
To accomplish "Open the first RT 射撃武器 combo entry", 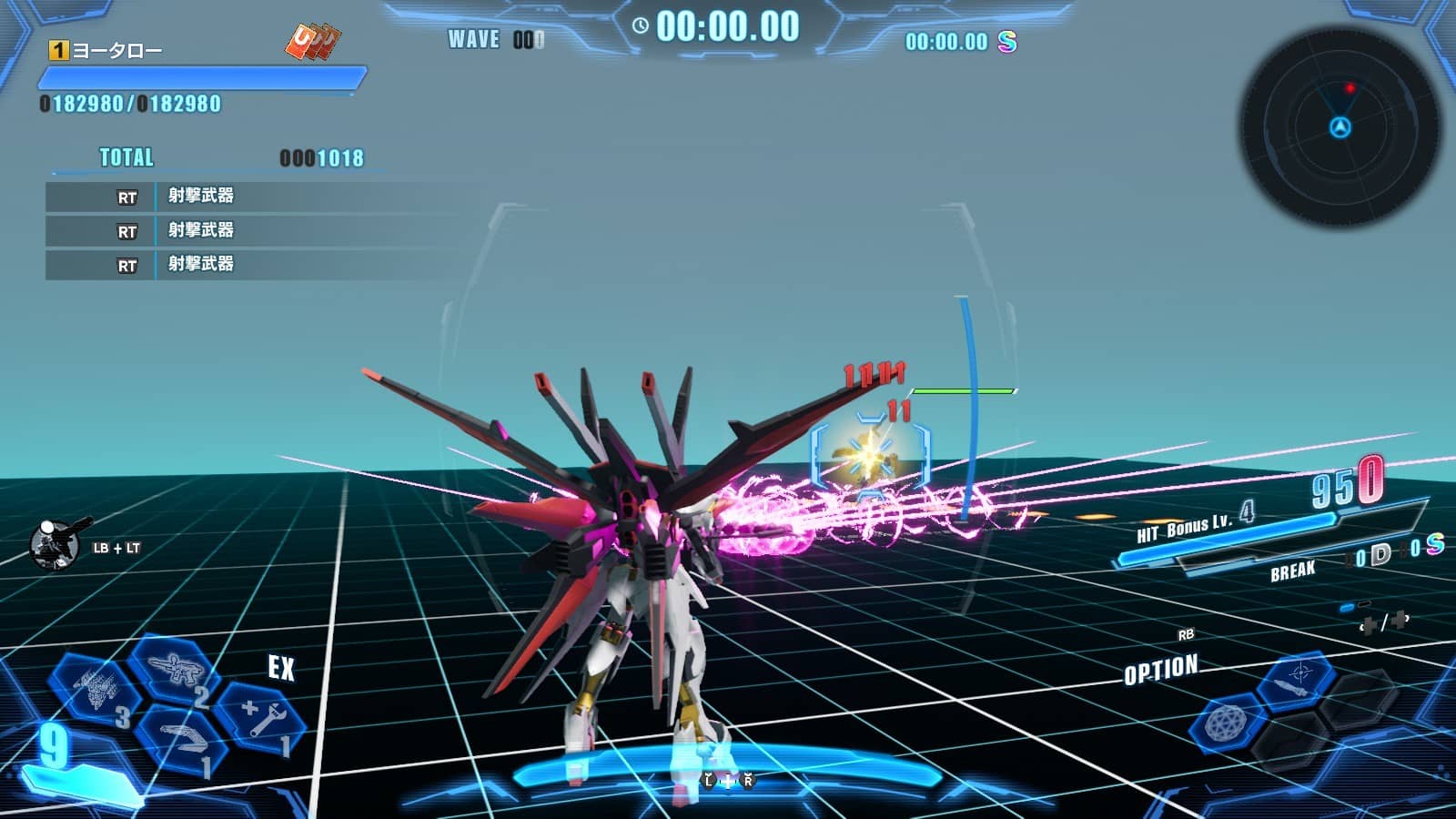I will 200,194.
